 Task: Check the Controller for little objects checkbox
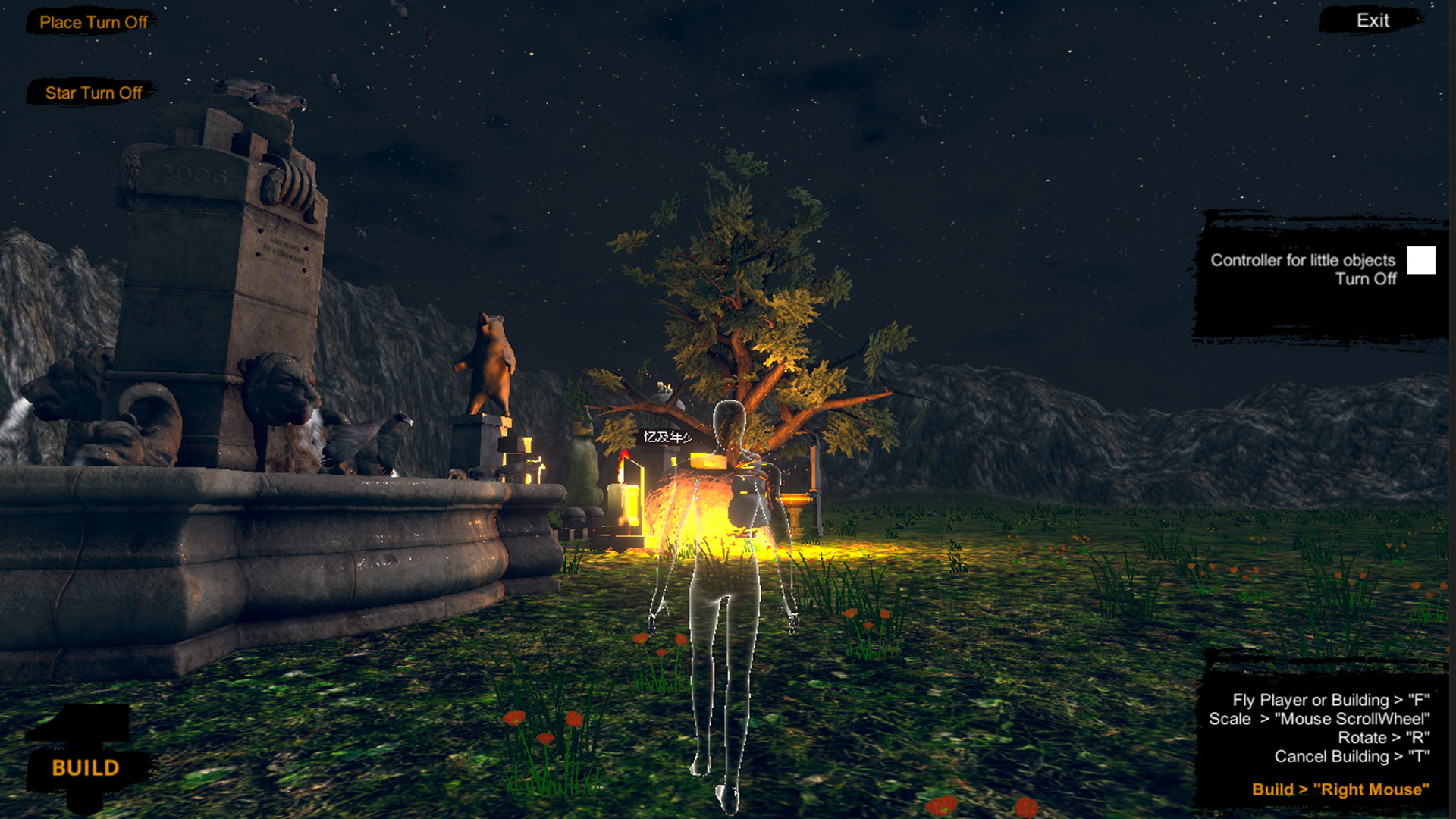(1421, 262)
